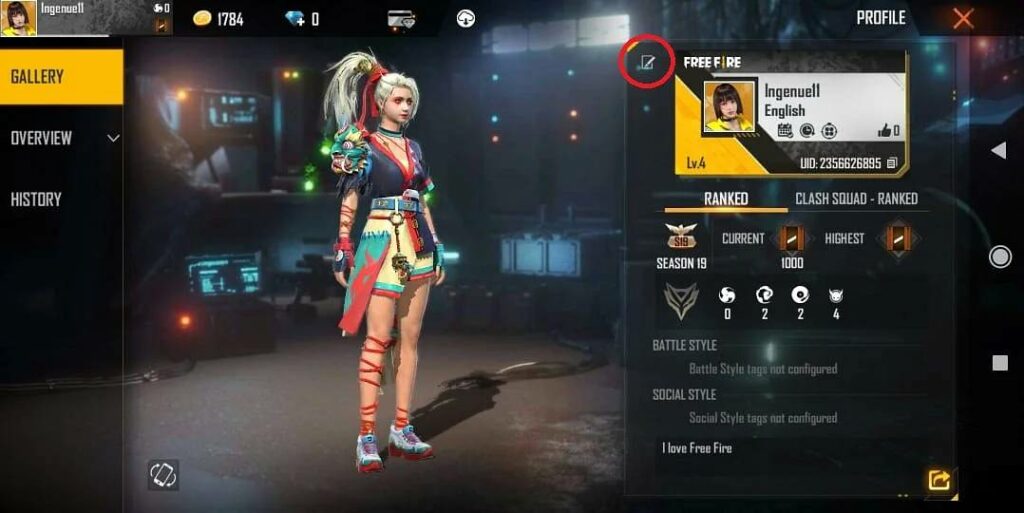Image resolution: width=1024 pixels, height=513 pixels.
Task: Select the player avatar in the top bar
Action: click(x=19, y=18)
